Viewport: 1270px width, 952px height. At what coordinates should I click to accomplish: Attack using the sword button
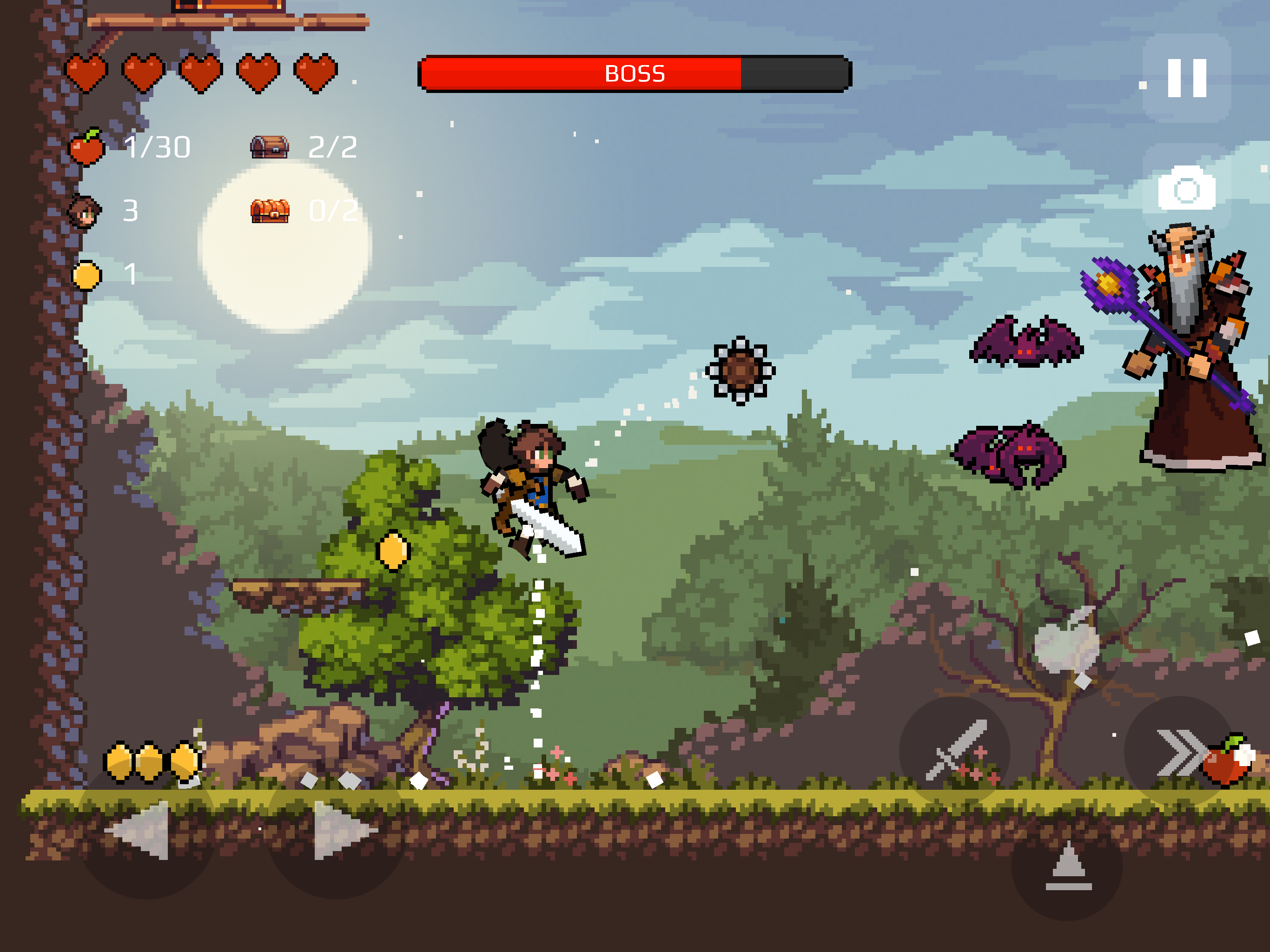pos(955,751)
